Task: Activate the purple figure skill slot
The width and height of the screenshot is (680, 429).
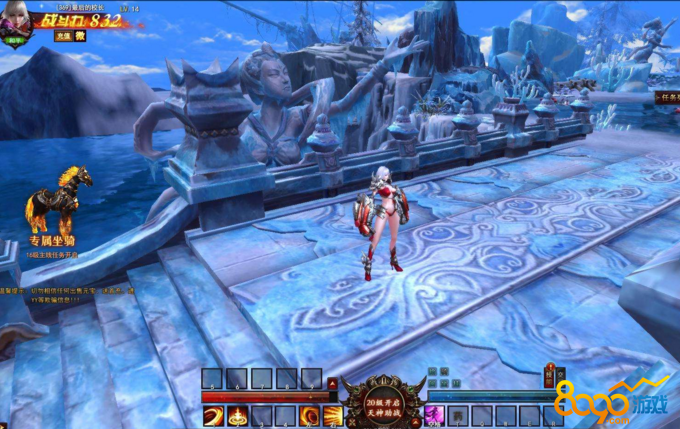Action: tap(434, 415)
